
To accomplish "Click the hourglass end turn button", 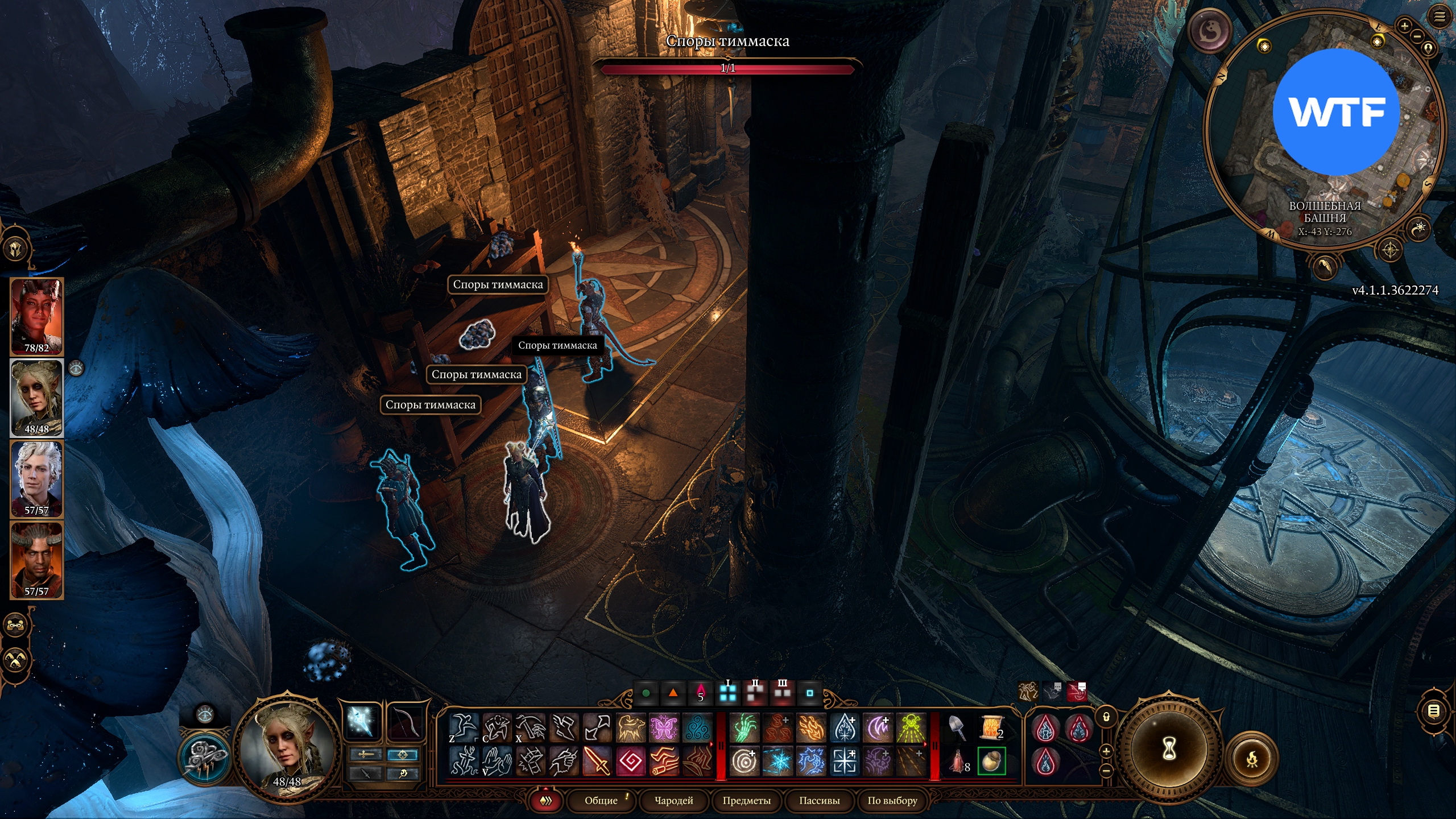I will click(1169, 748).
